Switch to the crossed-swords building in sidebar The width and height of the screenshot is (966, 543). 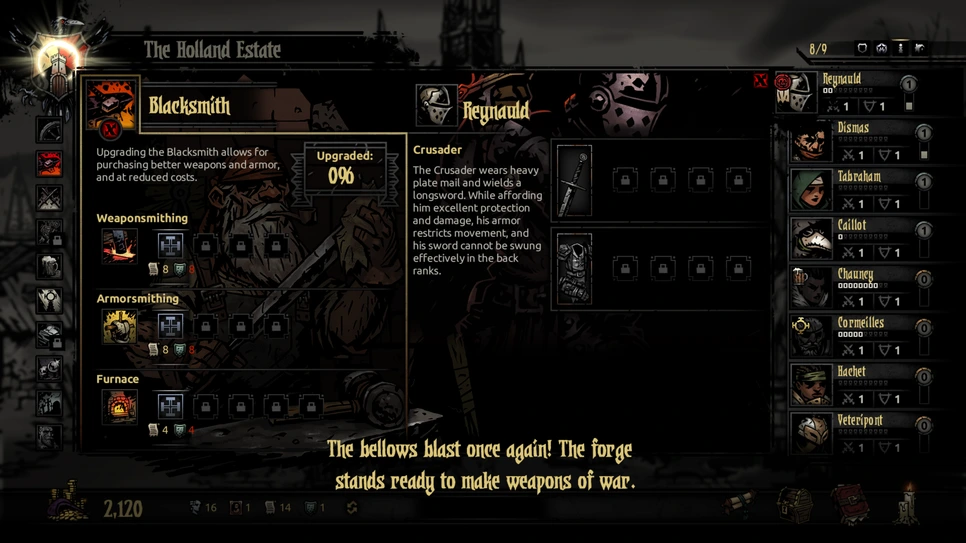49,198
